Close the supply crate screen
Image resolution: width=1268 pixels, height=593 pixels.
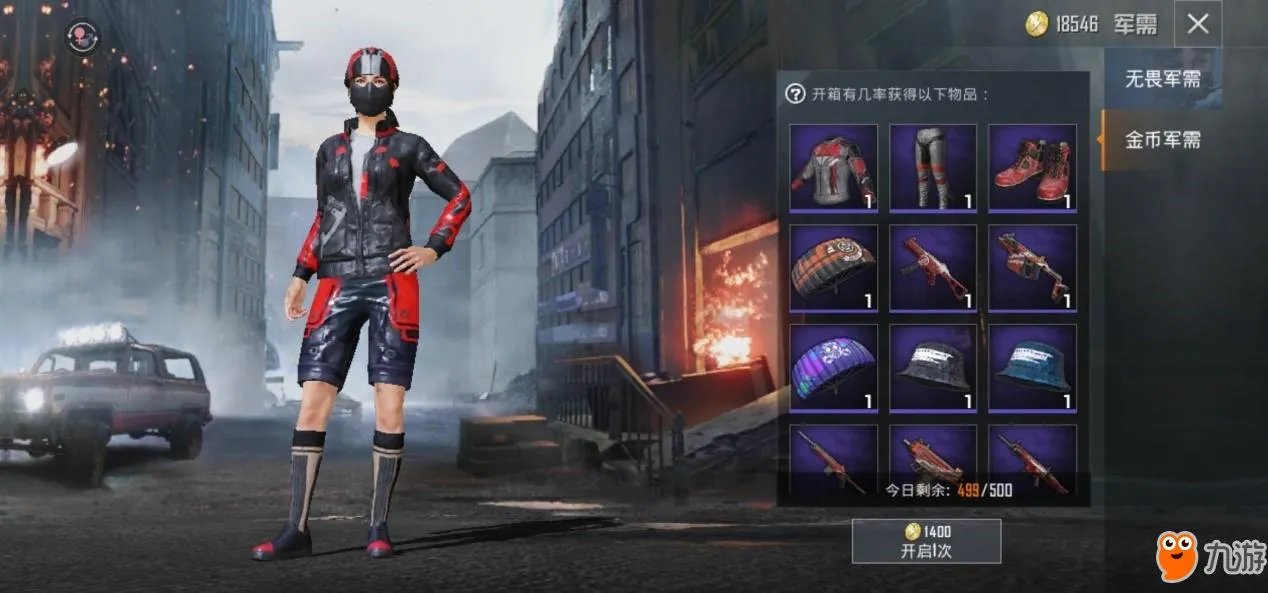pos(1197,24)
